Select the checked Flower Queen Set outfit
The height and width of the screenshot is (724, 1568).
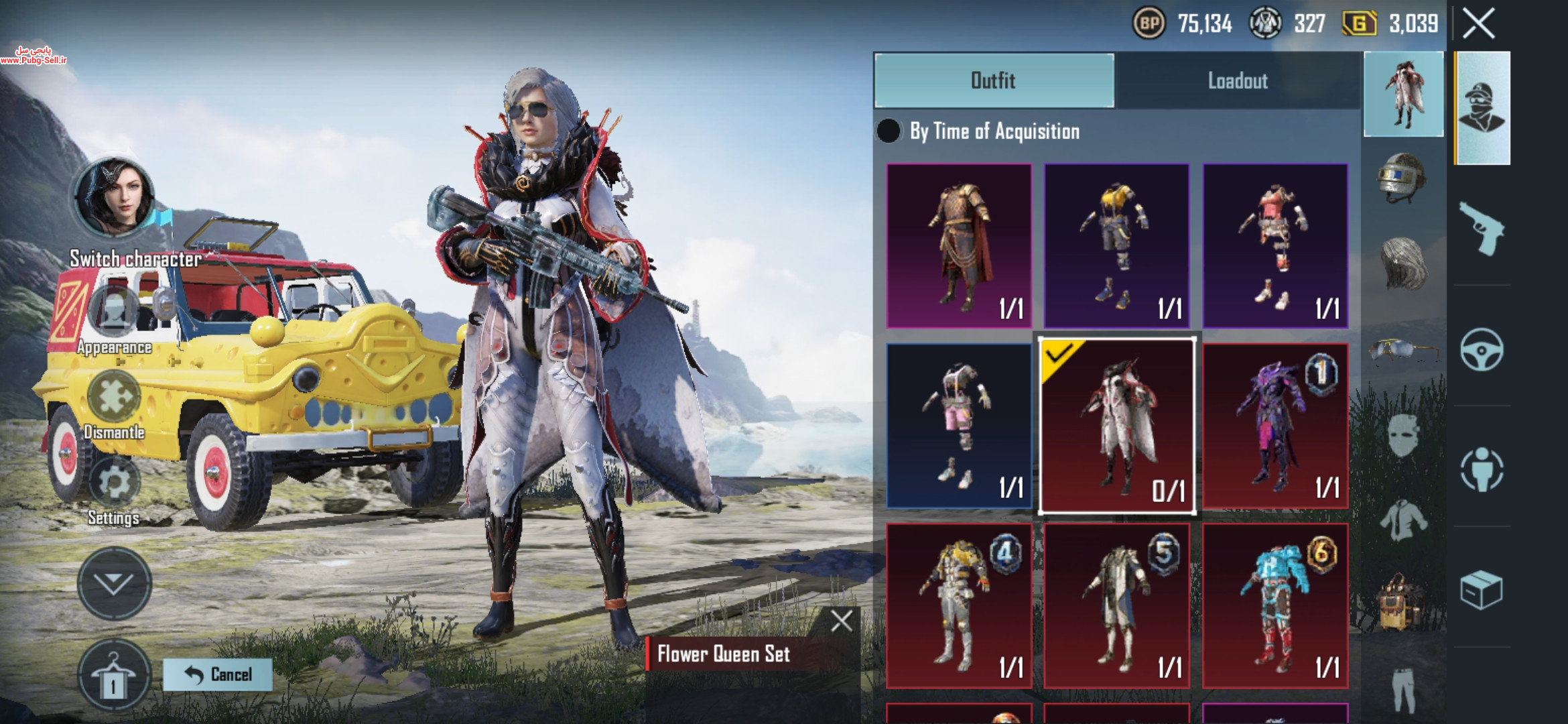click(1116, 426)
